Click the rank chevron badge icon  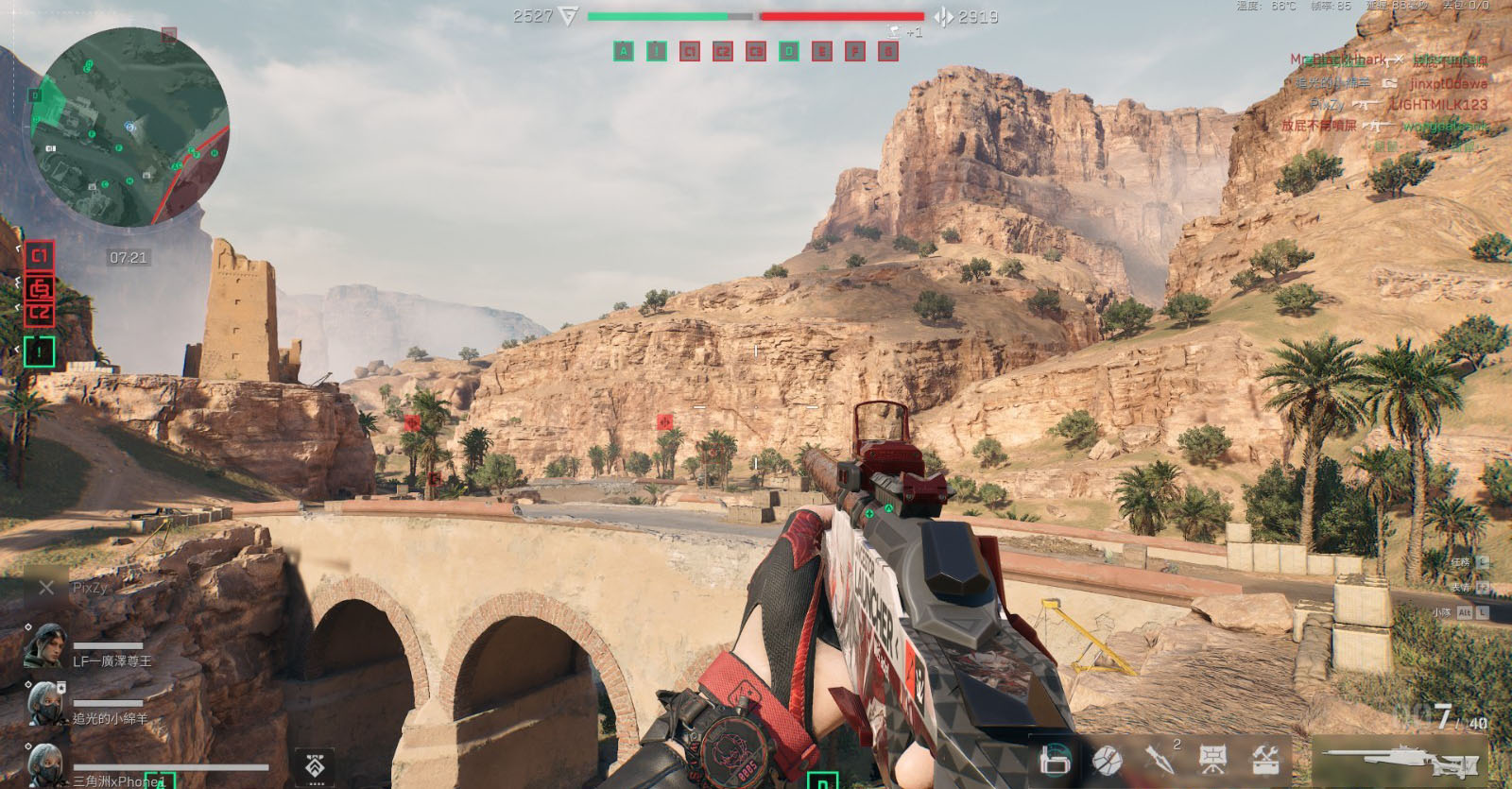[x=316, y=767]
